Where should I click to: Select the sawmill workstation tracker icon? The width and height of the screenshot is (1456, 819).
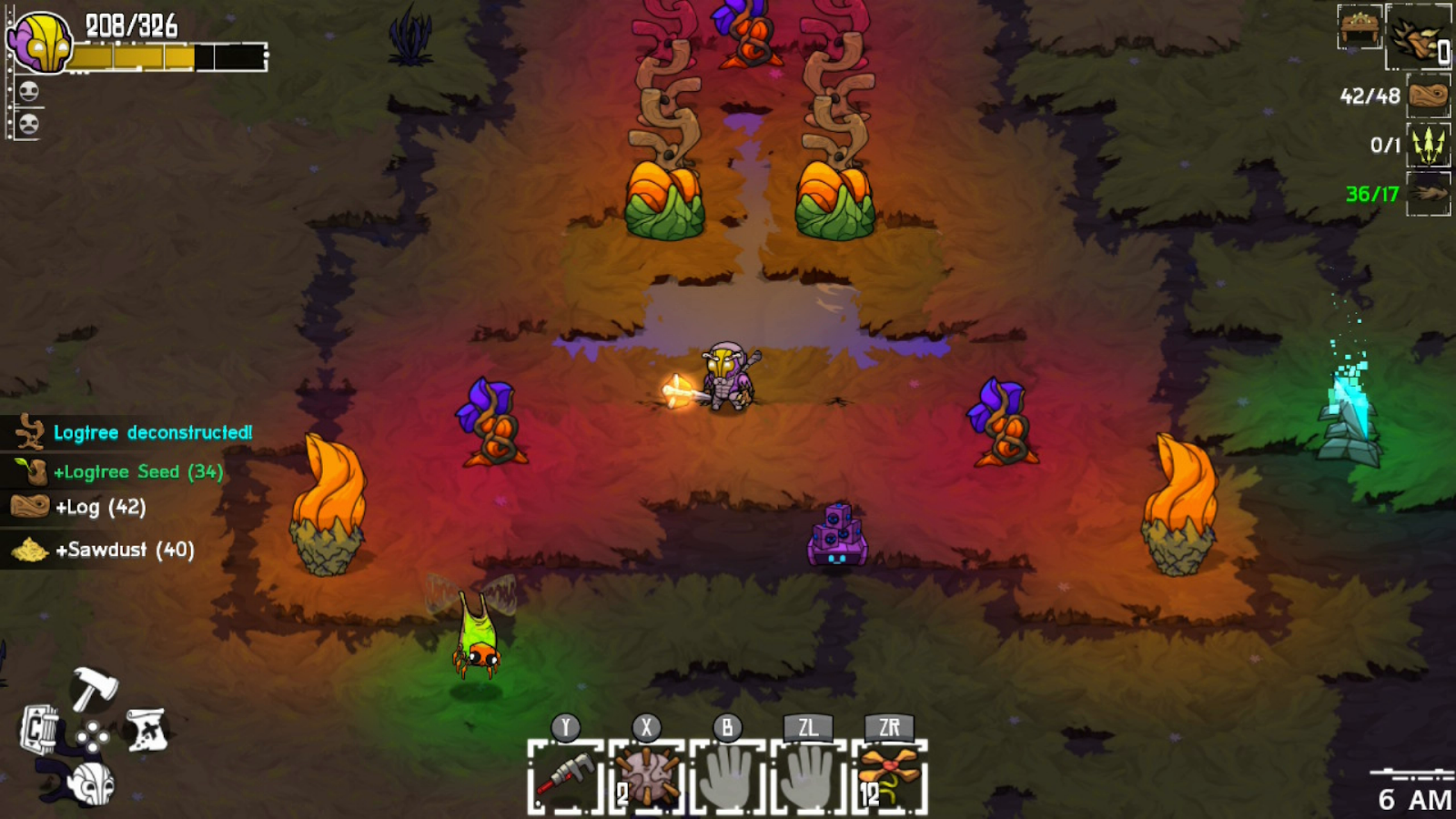click(x=1360, y=26)
